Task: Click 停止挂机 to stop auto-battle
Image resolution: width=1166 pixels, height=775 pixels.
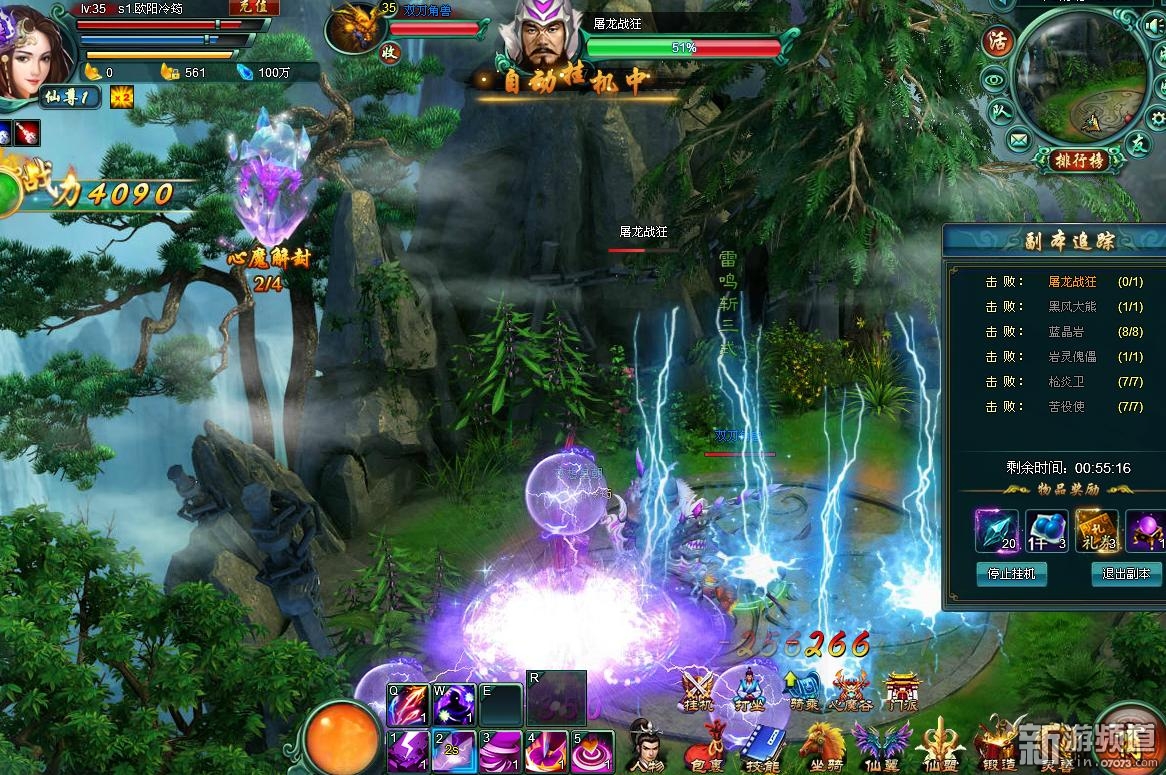Action: [1011, 573]
